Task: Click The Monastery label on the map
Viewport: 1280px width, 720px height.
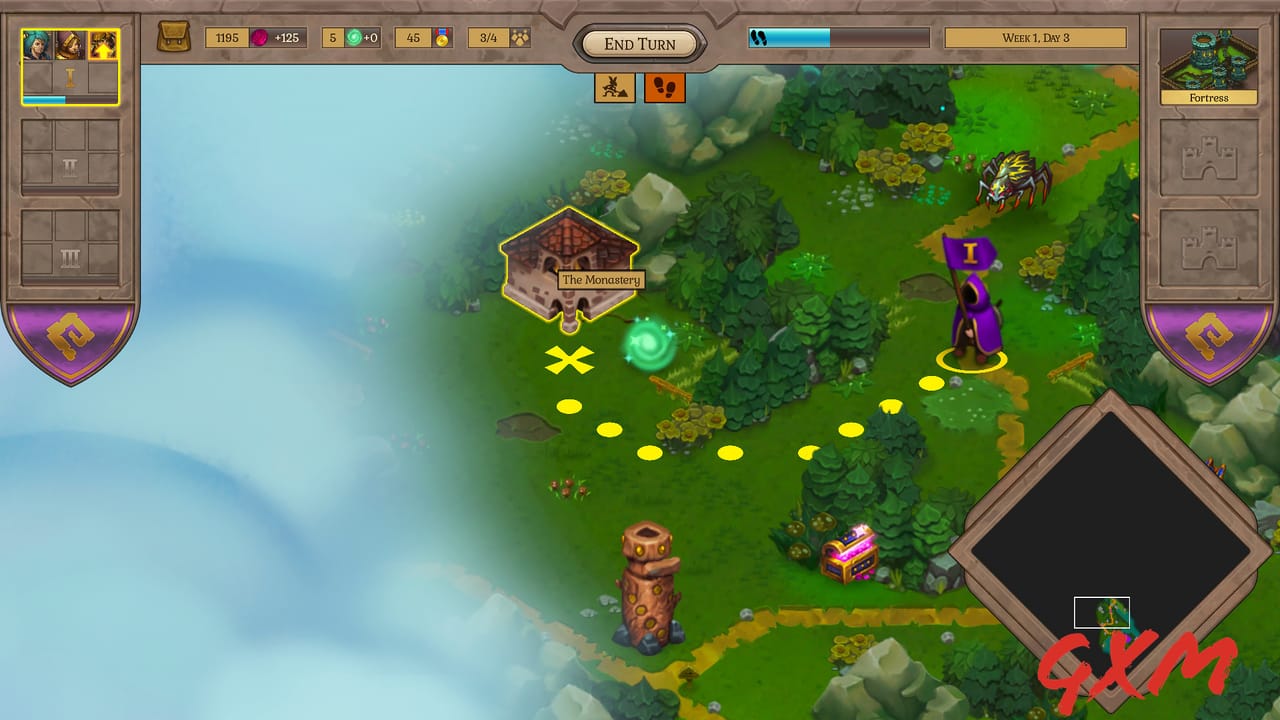Action: click(602, 280)
